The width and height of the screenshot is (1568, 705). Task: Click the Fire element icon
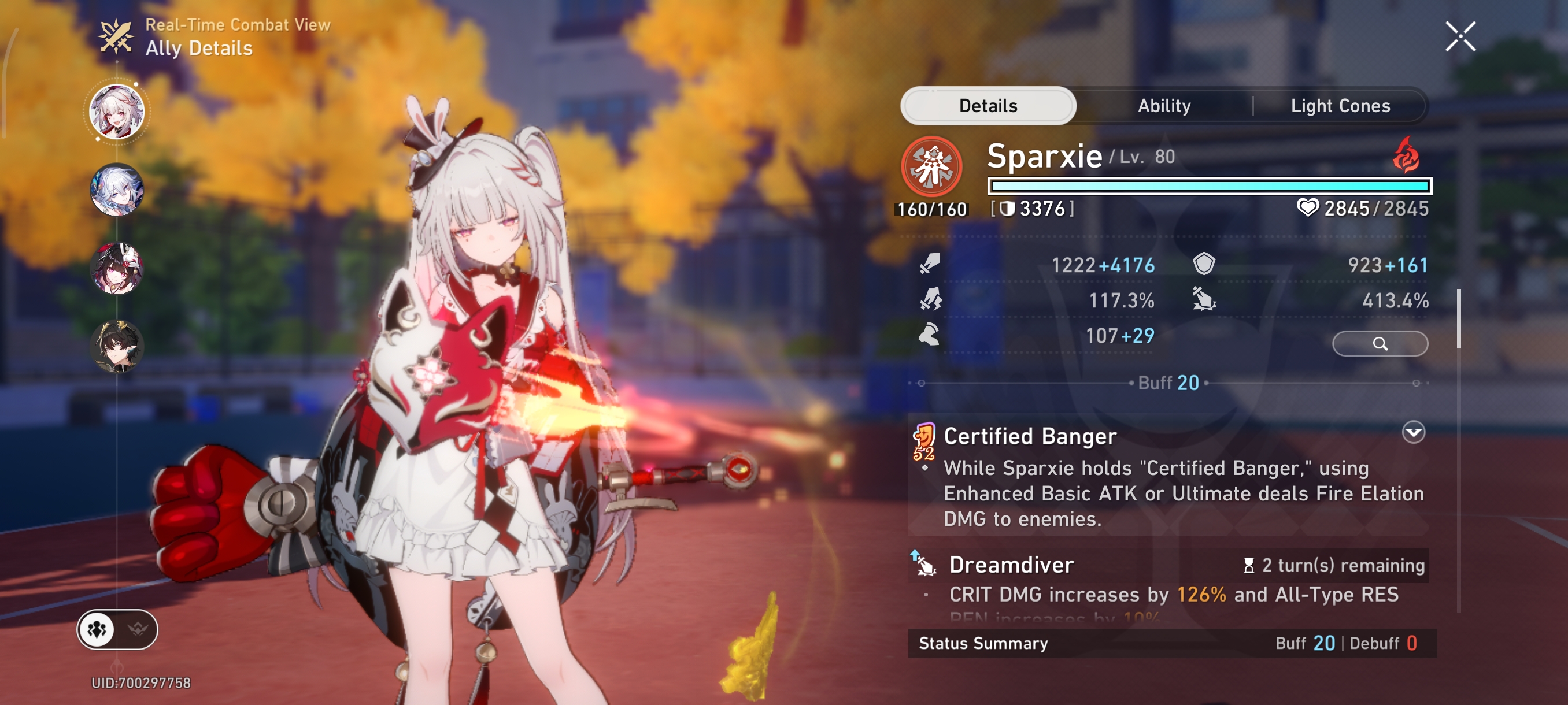pyautogui.click(x=1406, y=155)
